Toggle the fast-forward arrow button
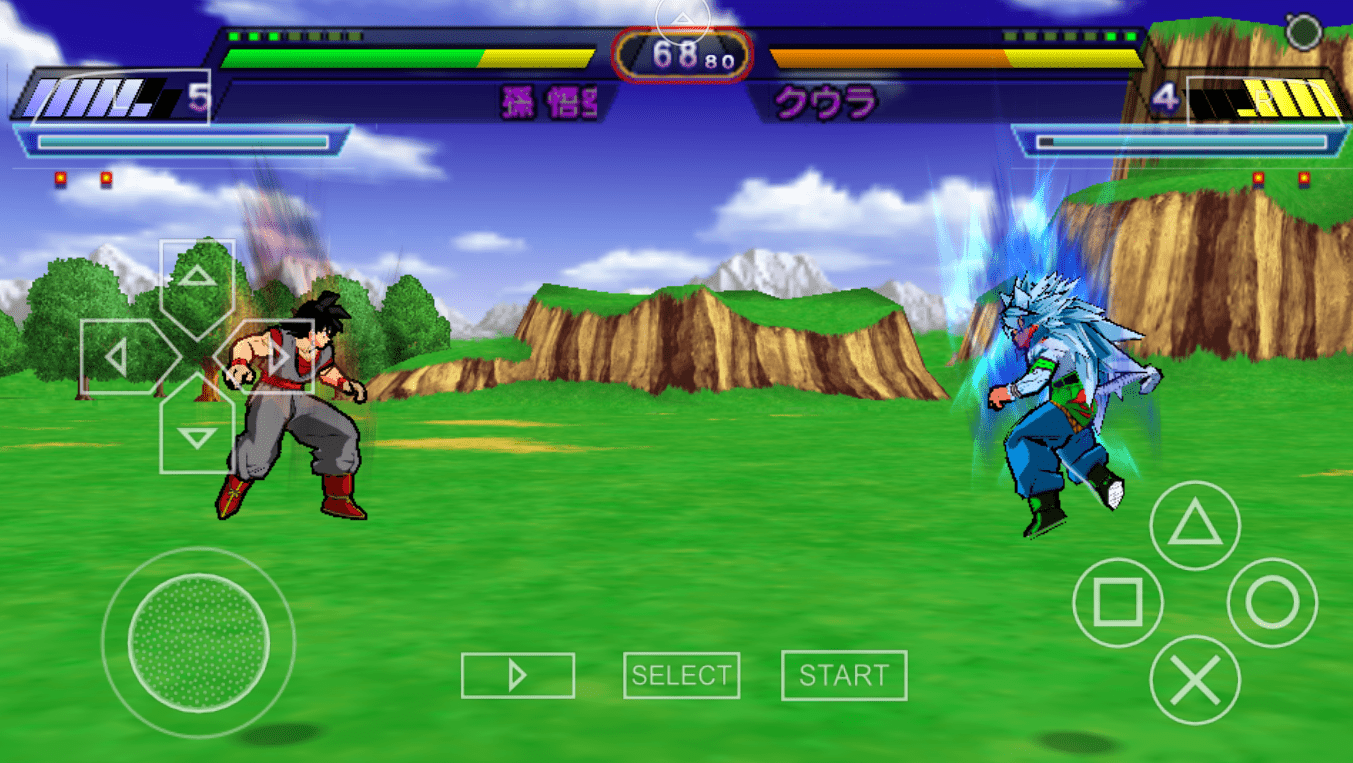The width and height of the screenshot is (1353, 763). click(x=517, y=676)
